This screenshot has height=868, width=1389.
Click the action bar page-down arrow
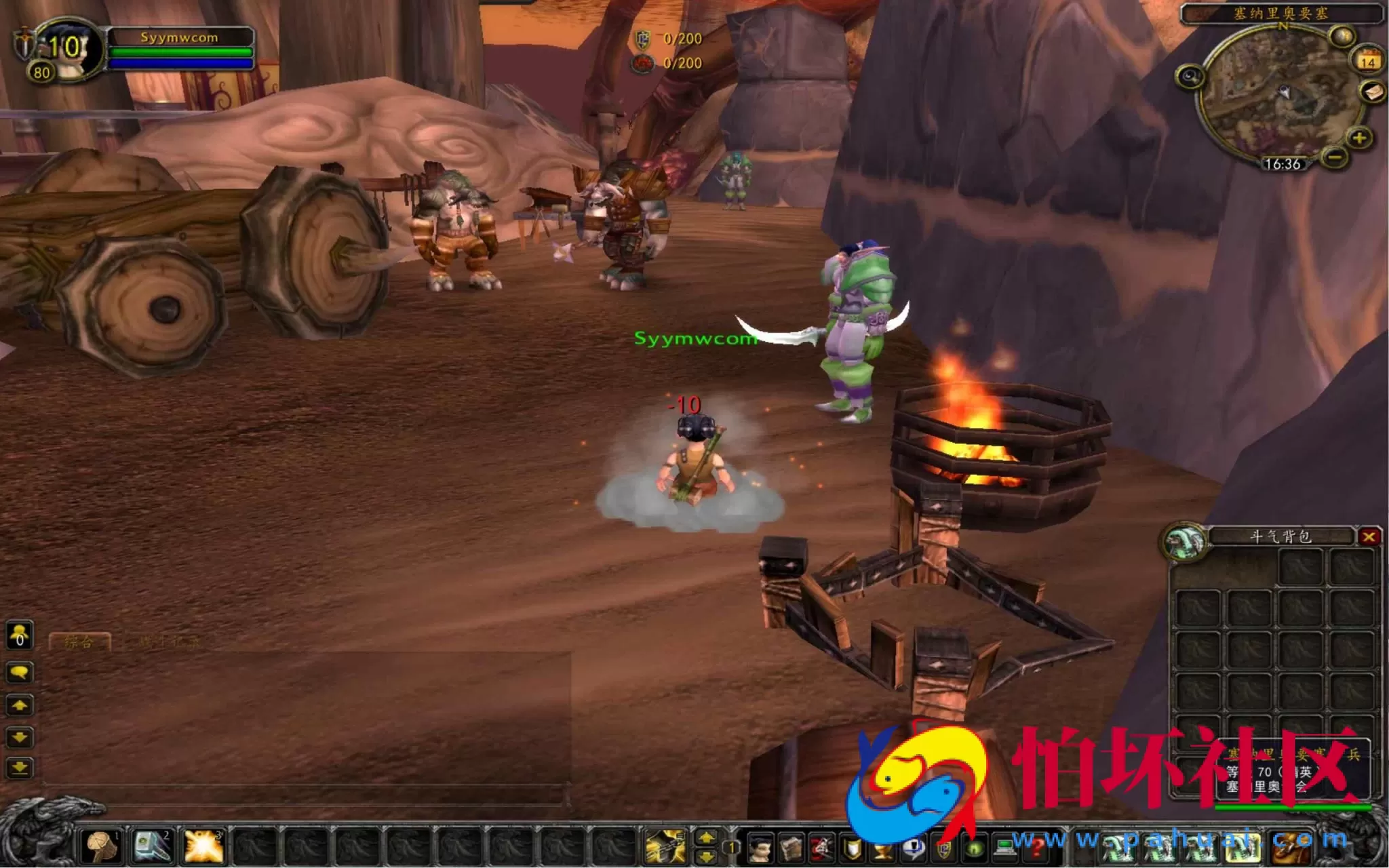tap(707, 857)
